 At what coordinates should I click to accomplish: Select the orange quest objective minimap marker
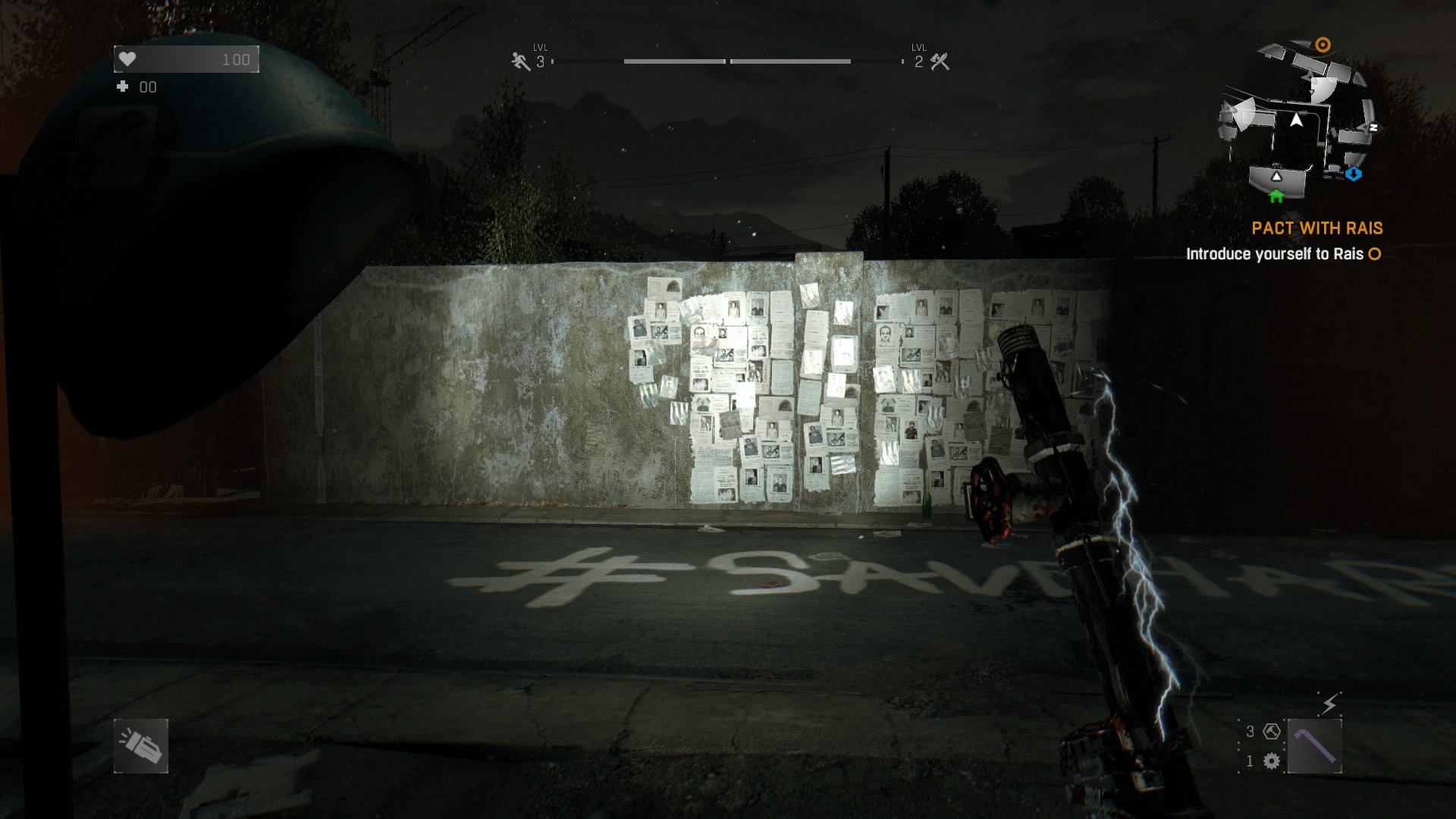click(x=1323, y=45)
